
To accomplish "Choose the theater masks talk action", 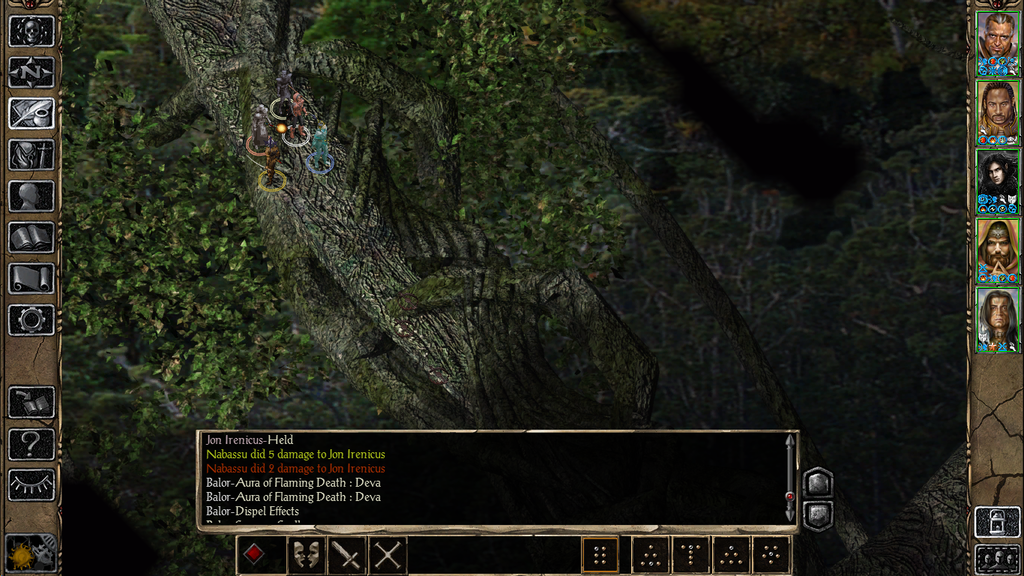I will coord(306,554).
